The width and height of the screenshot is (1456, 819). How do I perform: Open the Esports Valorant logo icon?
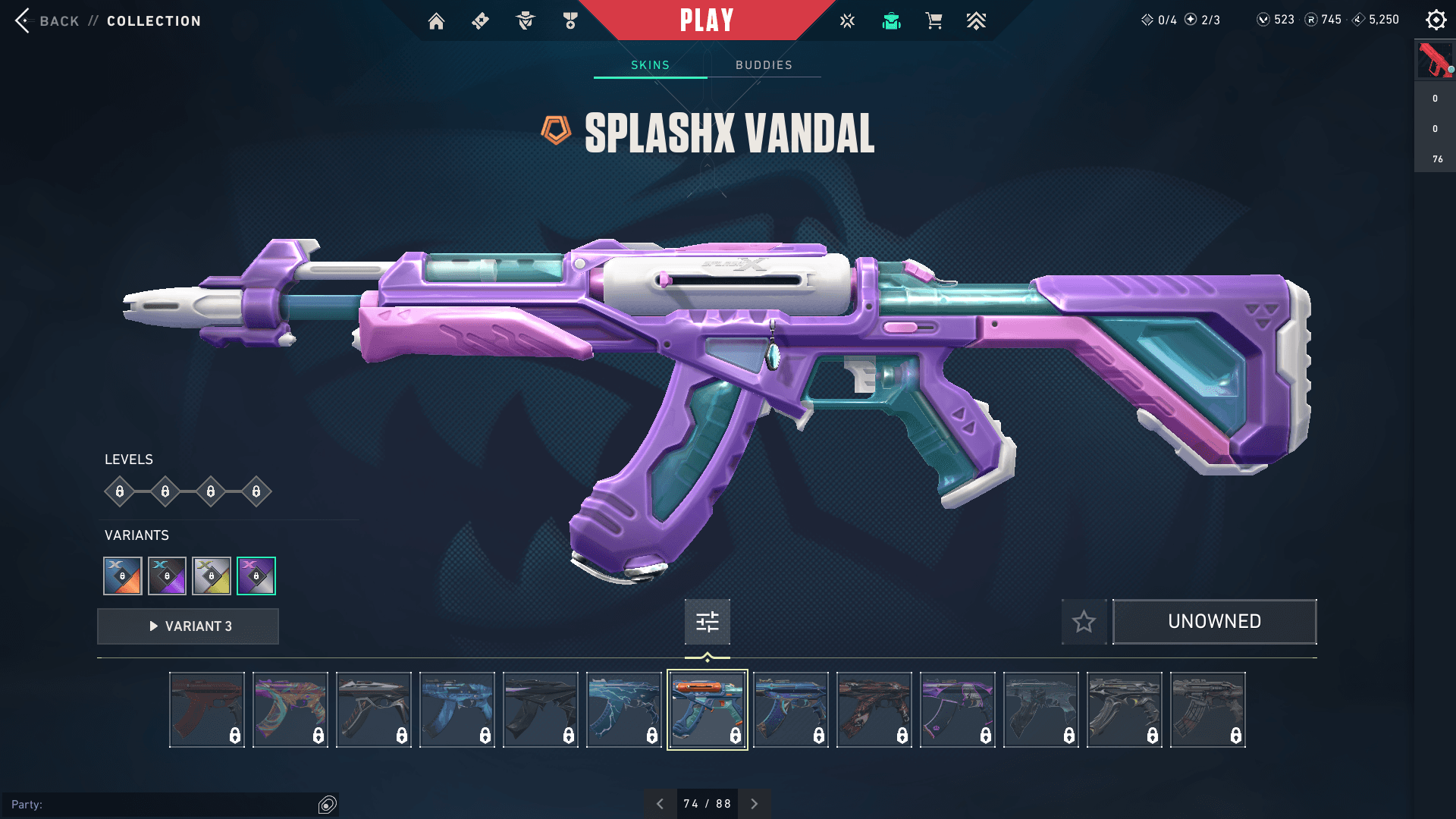click(x=846, y=20)
